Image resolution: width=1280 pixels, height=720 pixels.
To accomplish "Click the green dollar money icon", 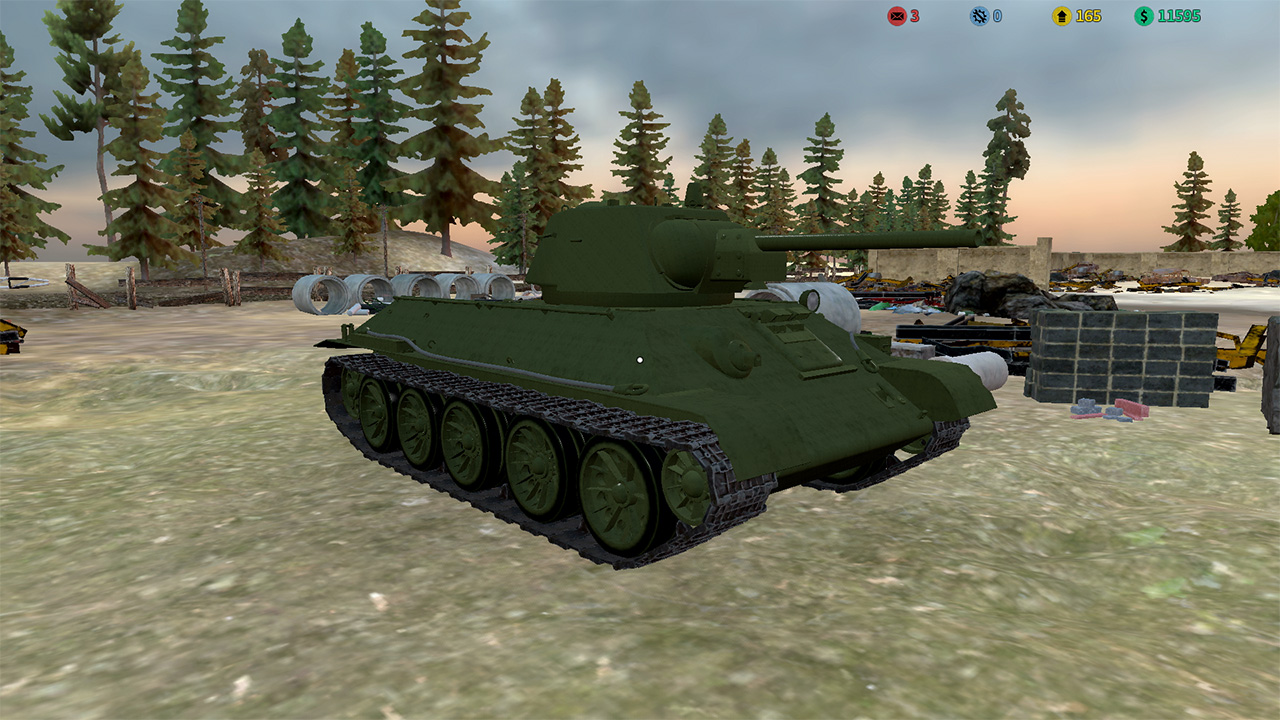I will [x=1142, y=15].
